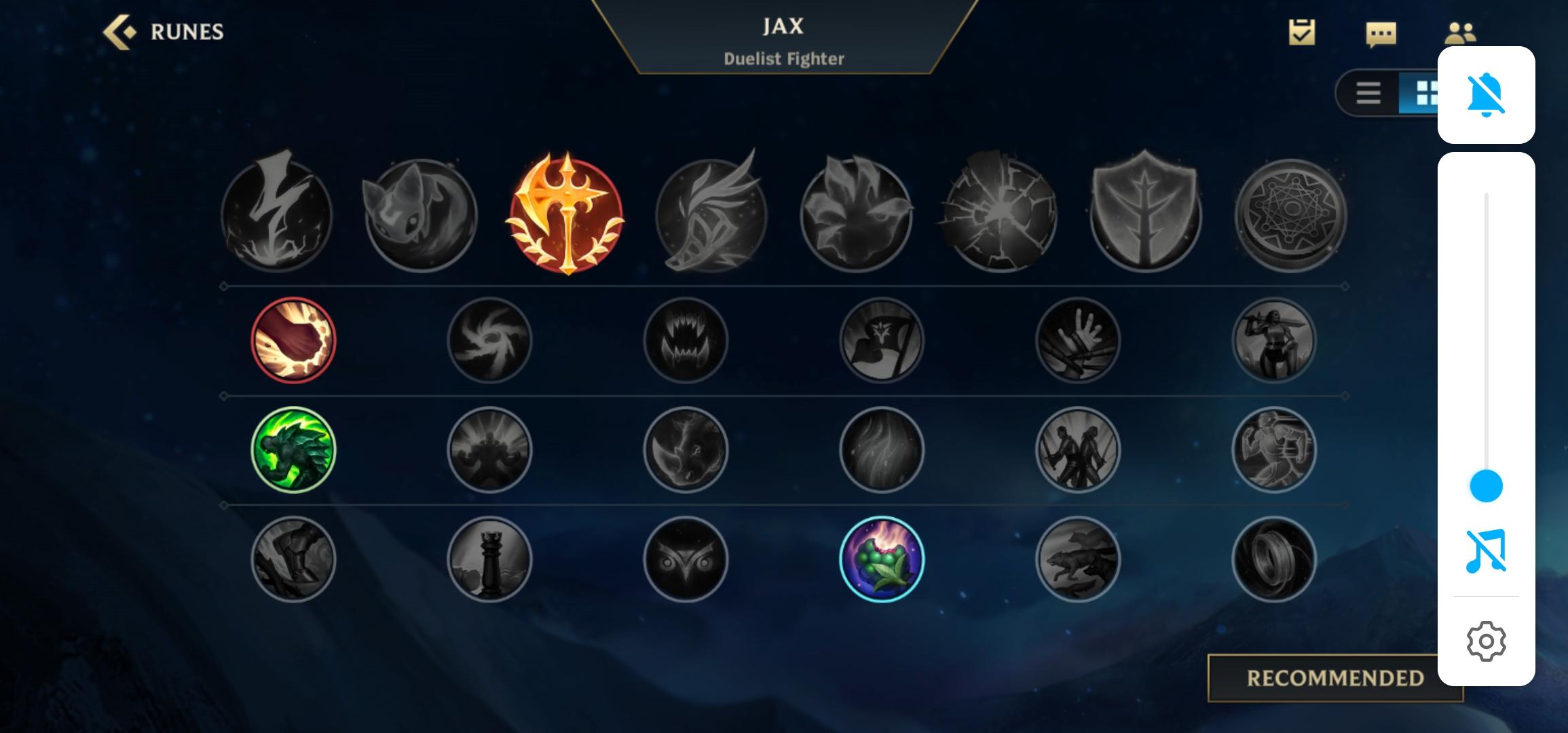This screenshot has height=733, width=1568.
Task: Switch runes to grid view
Action: 1425,94
